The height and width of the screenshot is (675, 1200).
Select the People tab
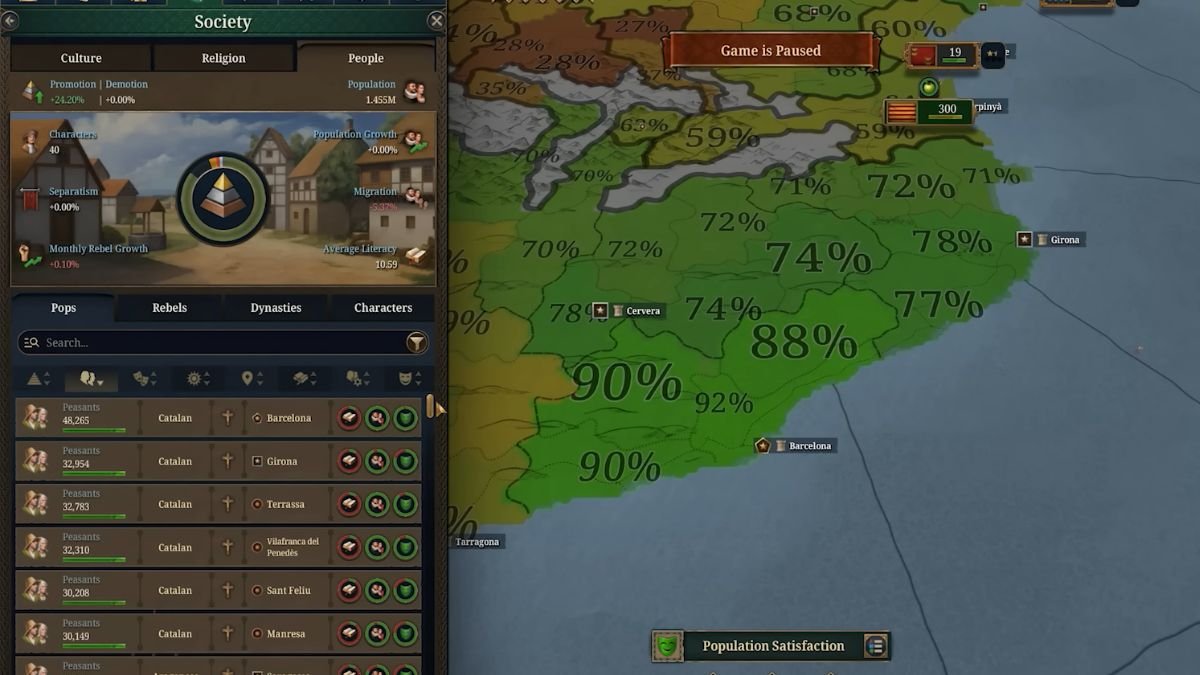coord(365,58)
